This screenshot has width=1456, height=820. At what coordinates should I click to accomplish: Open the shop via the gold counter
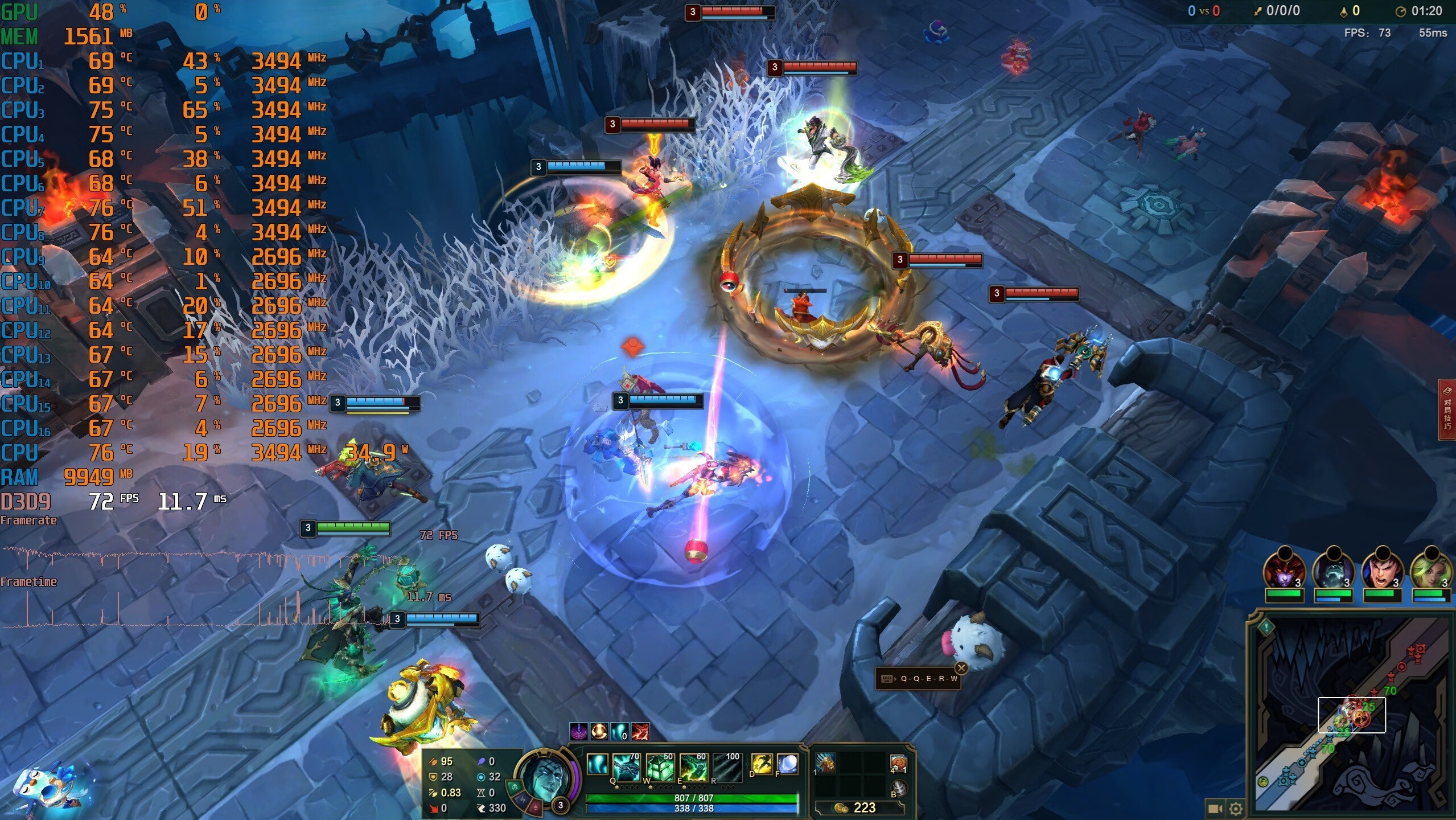click(x=859, y=807)
